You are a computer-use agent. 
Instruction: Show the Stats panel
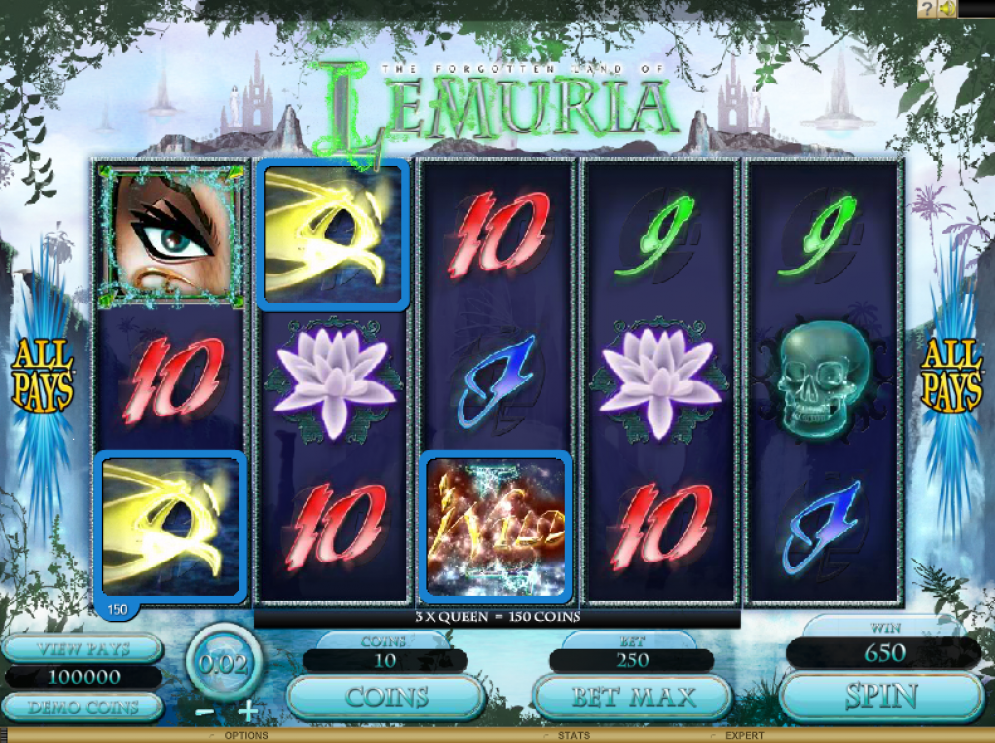pyautogui.click(x=573, y=736)
